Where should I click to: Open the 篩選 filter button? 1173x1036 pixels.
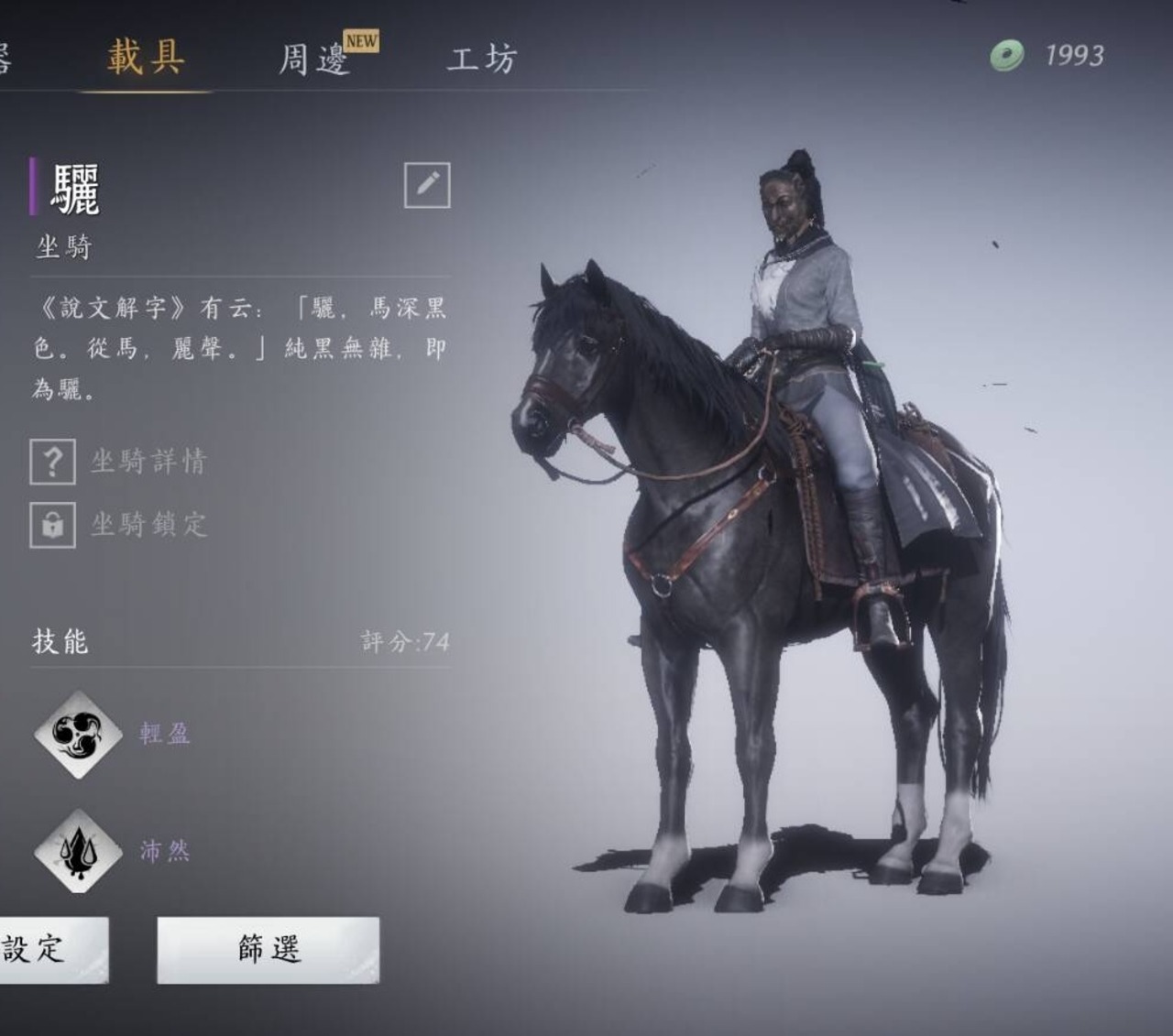[269, 949]
